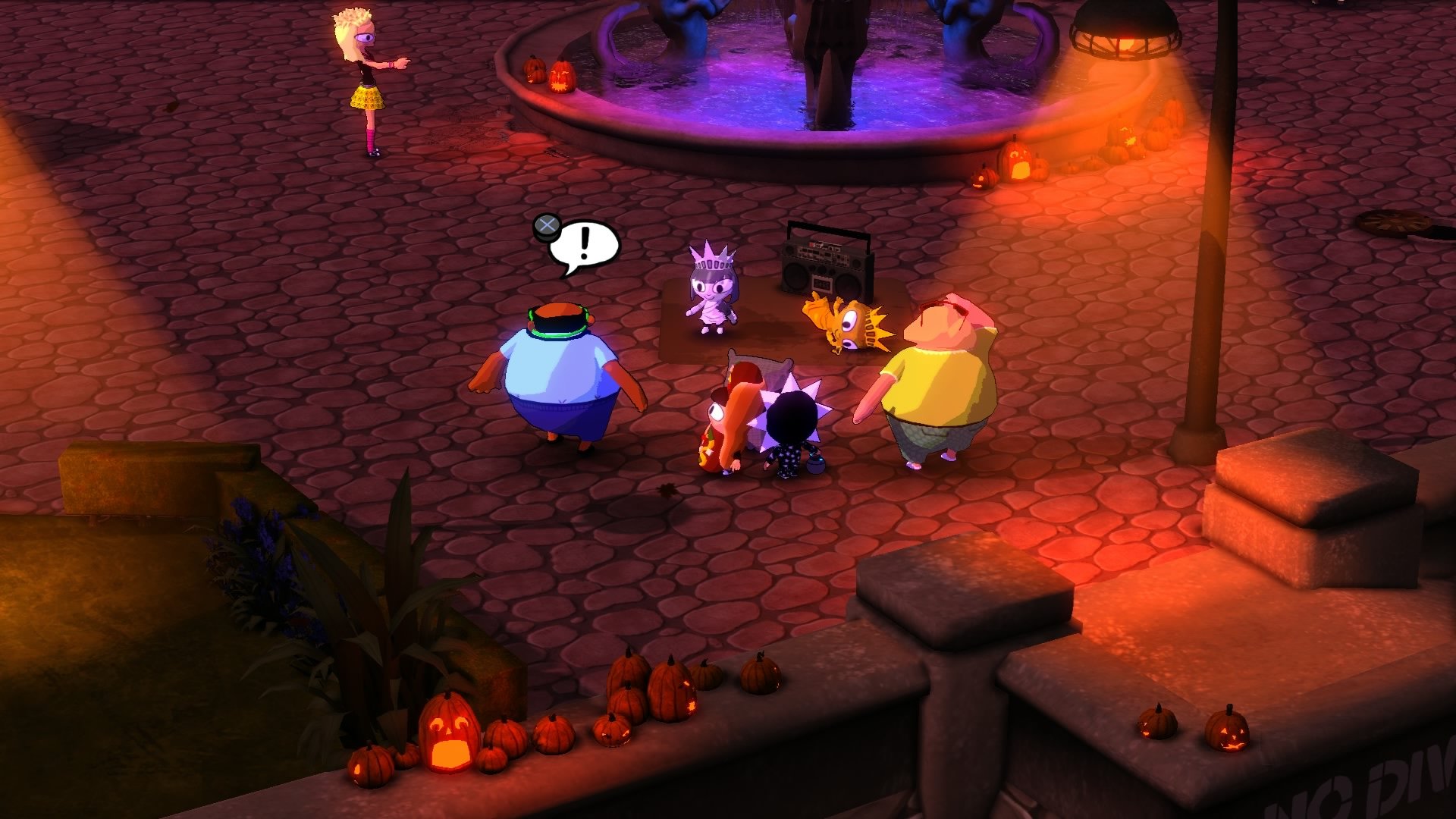Viewport: 1456px width, 819px height.
Task: Click the PlayStation X button prompt icon
Action: pos(548,224)
